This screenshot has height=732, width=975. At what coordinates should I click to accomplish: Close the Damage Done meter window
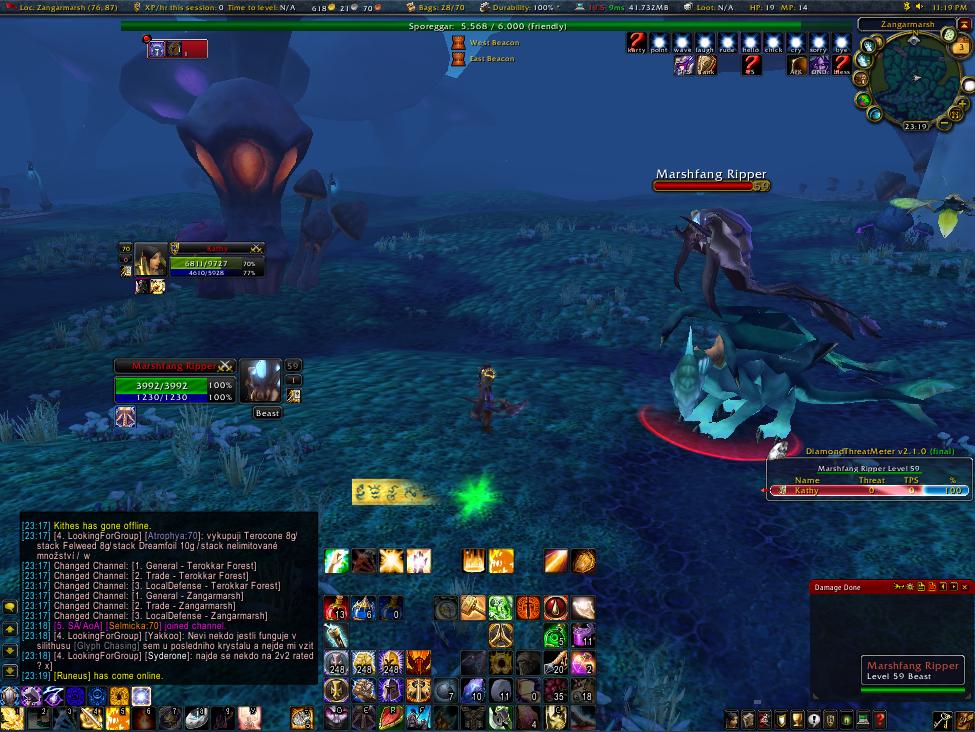965,587
